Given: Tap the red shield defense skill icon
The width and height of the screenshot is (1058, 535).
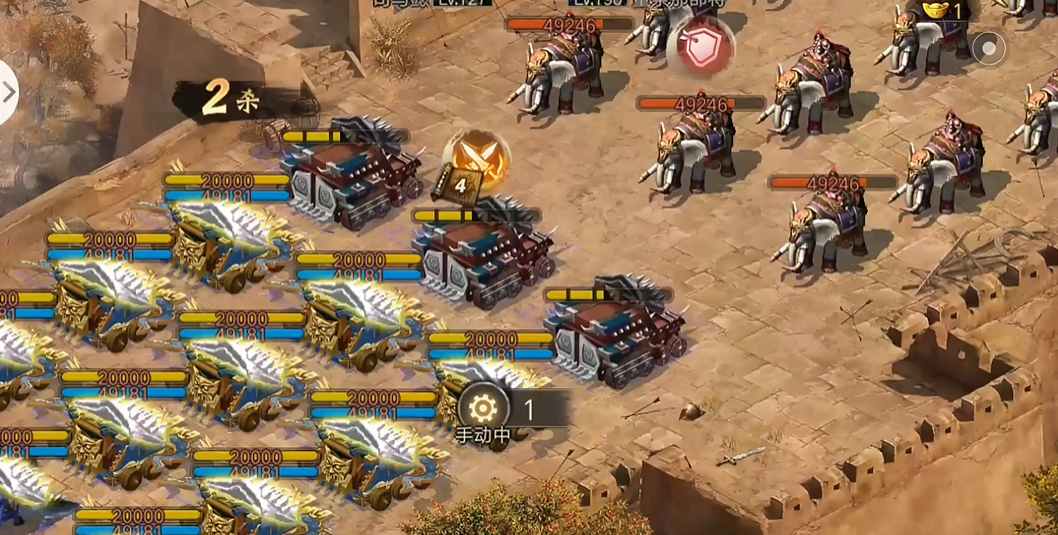Looking at the screenshot, I should tap(700, 45).
